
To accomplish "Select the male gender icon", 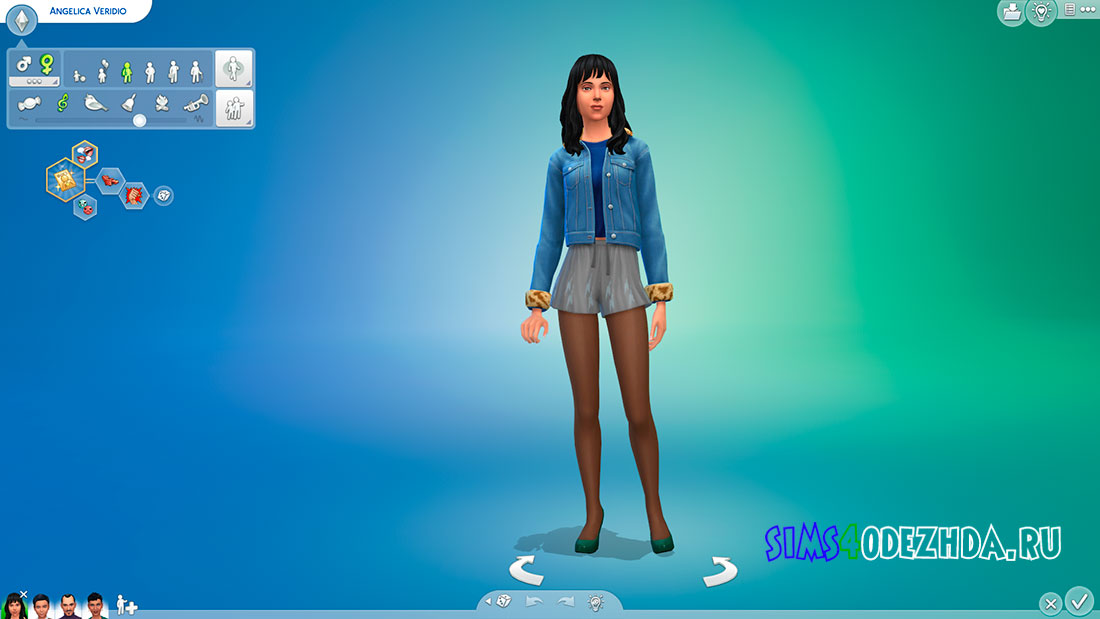I will 24,63.
